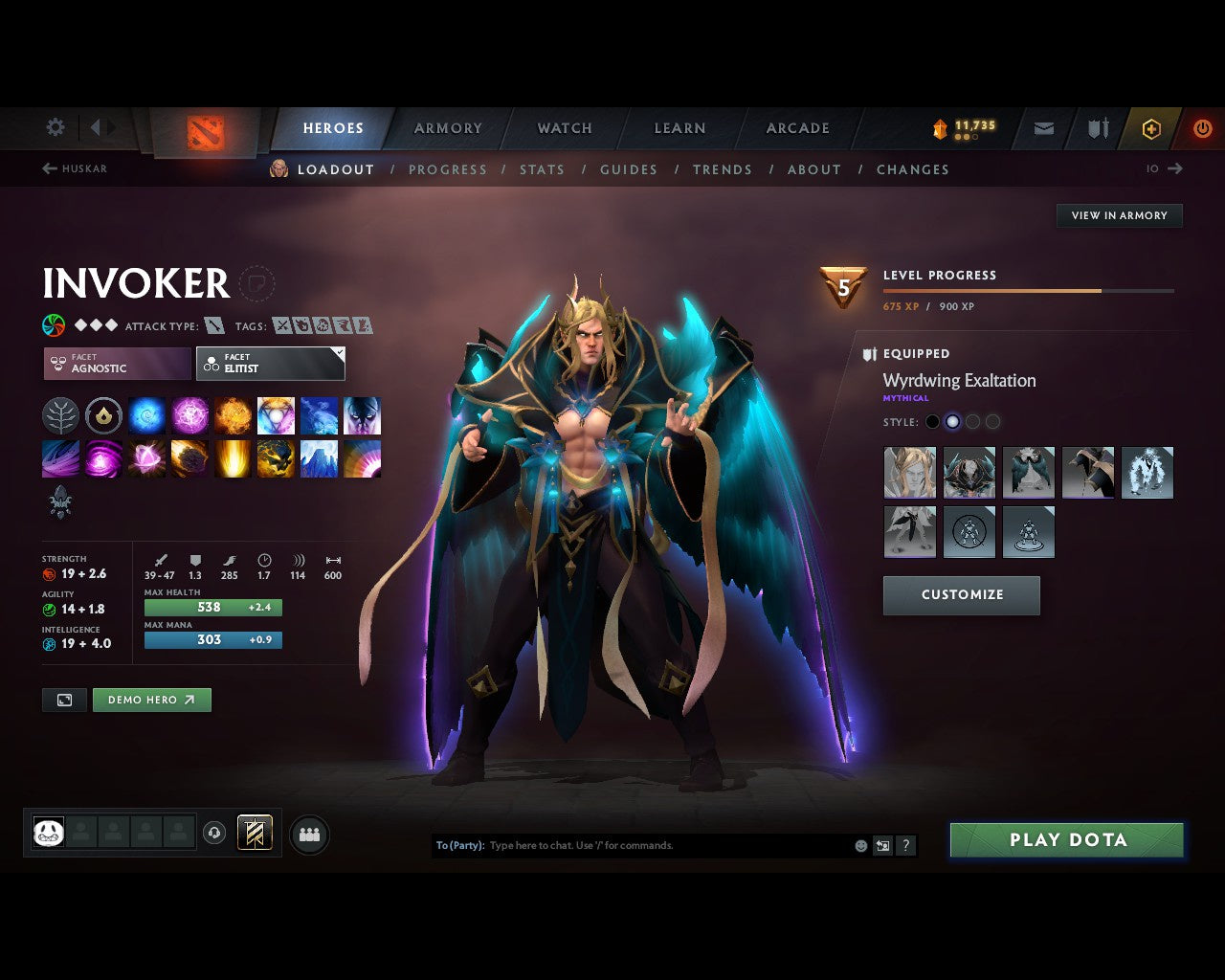
Task: Click View in Armory button
Action: (x=1119, y=215)
